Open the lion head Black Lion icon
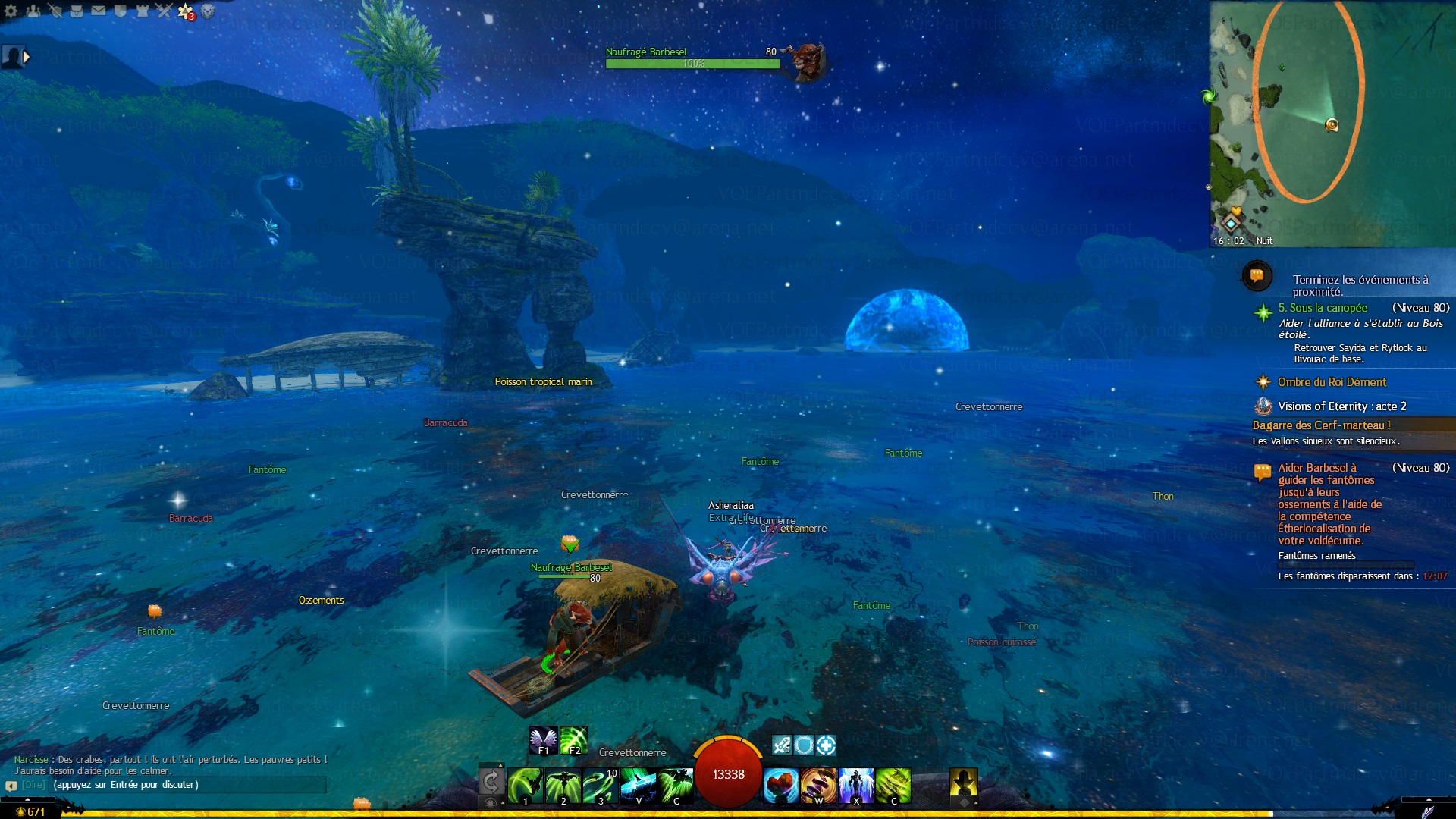Viewport: 1456px width, 819px height. 208,11
